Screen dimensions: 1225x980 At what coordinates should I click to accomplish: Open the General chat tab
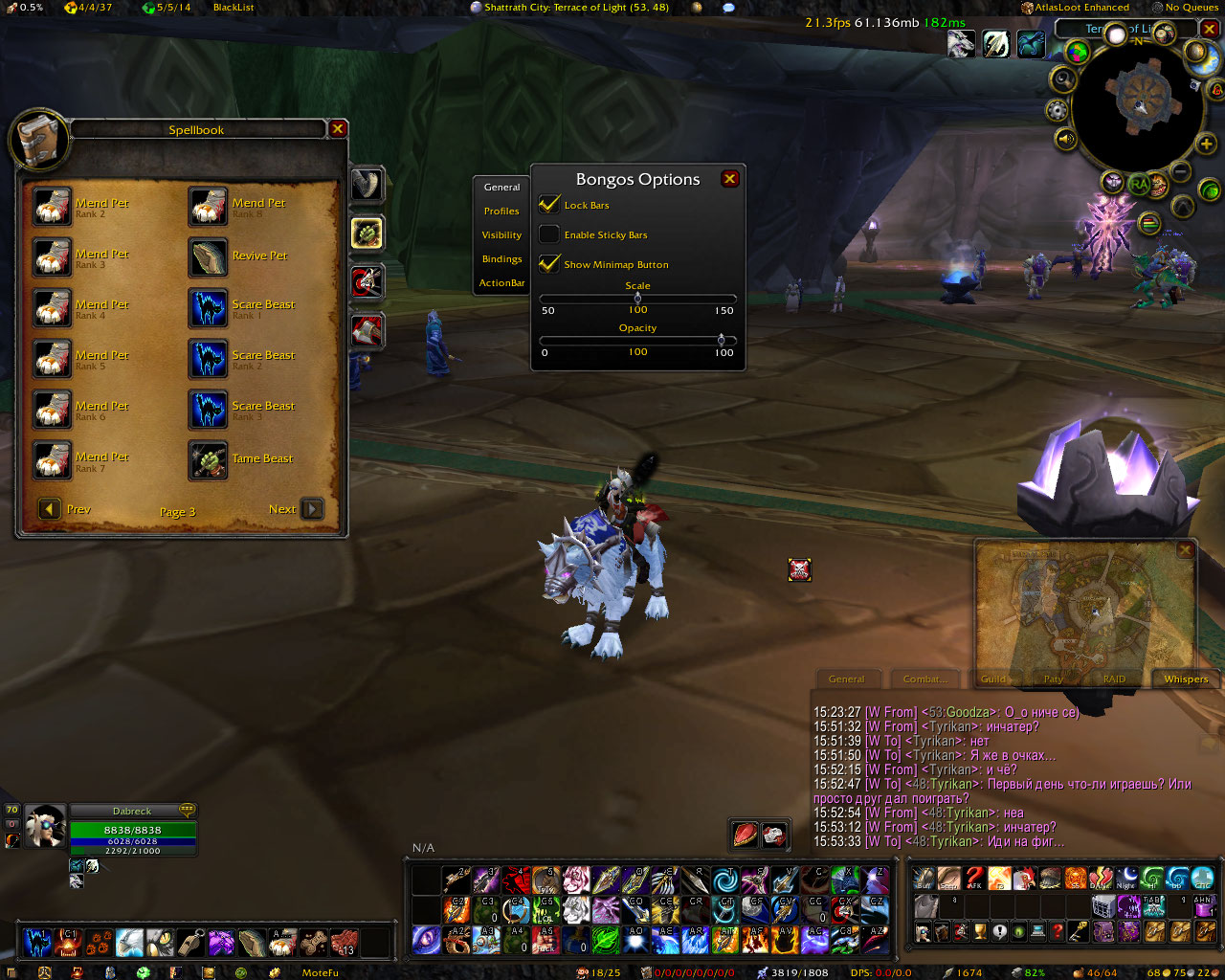[x=846, y=679]
